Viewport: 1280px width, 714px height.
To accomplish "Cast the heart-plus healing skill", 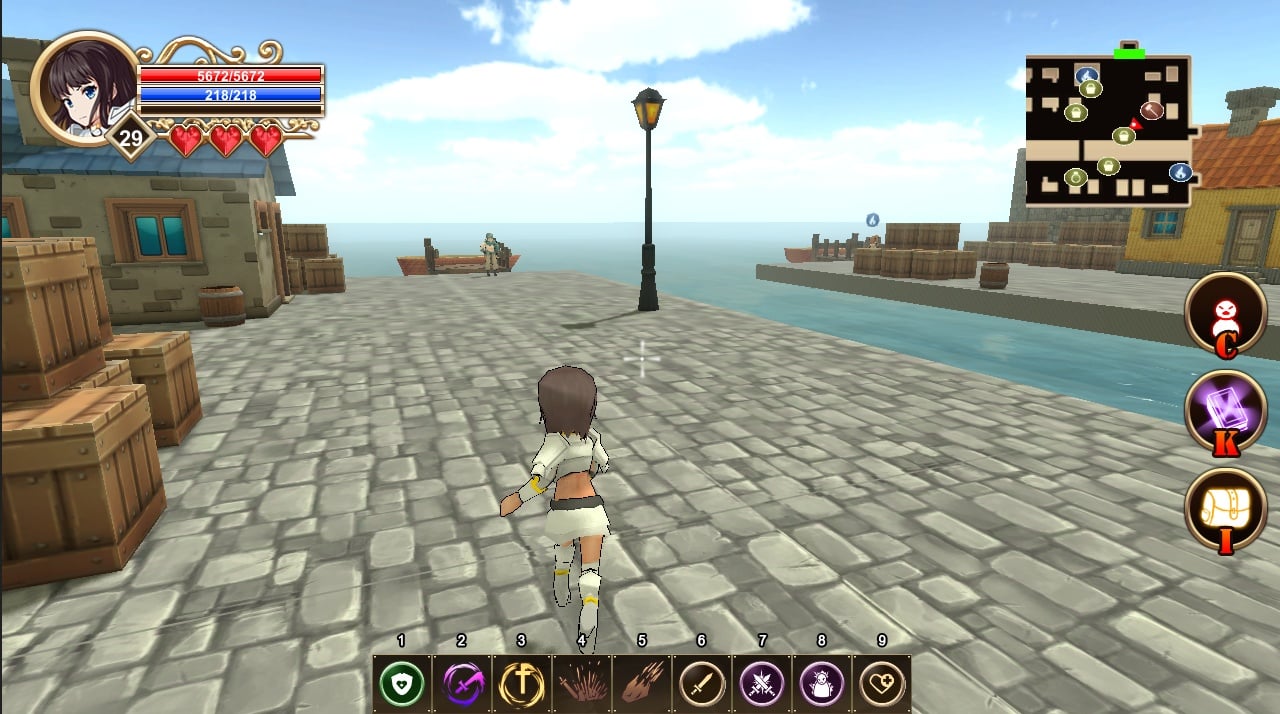I will pyautogui.click(x=881, y=685).
